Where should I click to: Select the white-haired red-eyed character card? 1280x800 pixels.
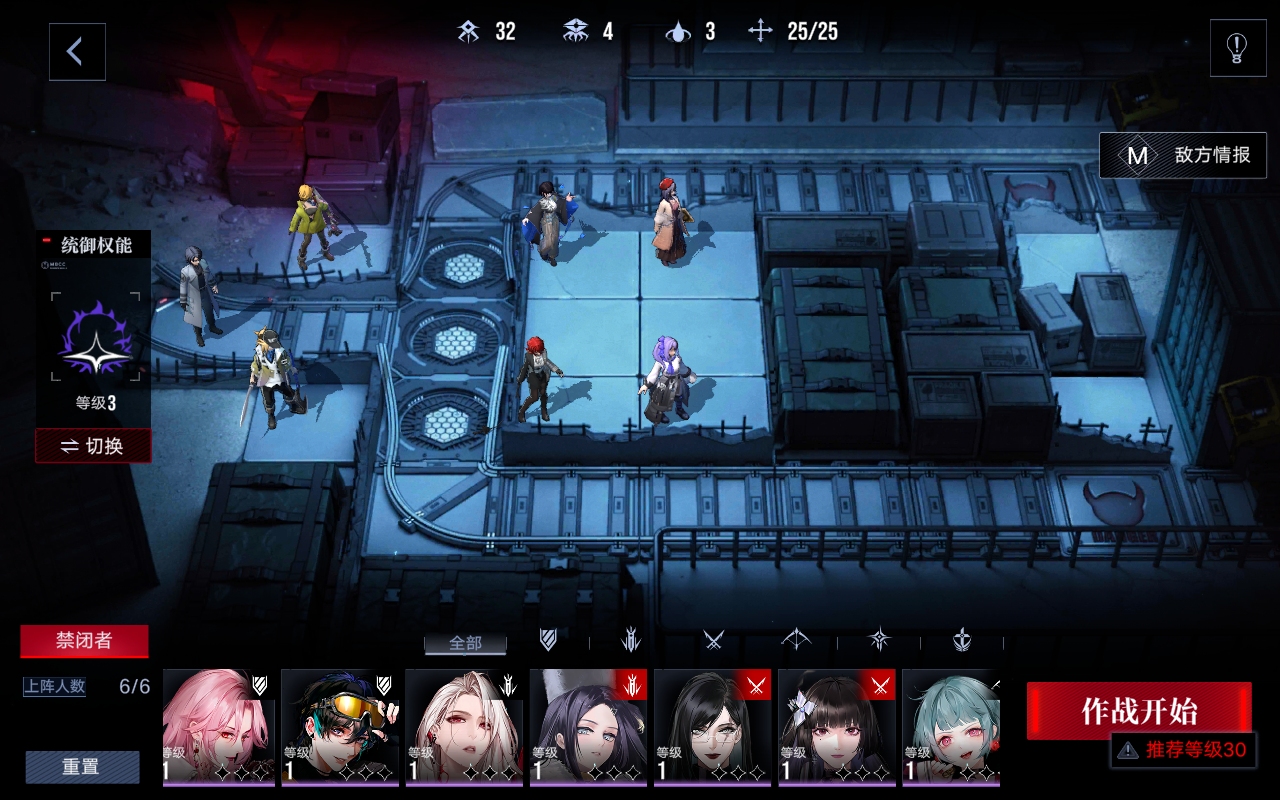tap(463, 727)
